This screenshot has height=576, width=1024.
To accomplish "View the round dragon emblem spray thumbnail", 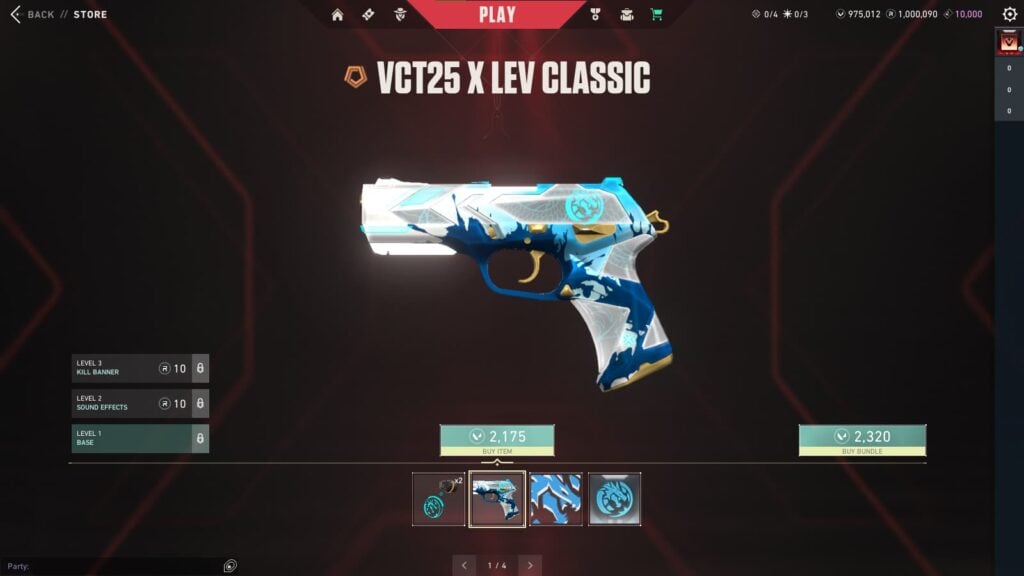I will pyautogui.click(x=614, y=499).
